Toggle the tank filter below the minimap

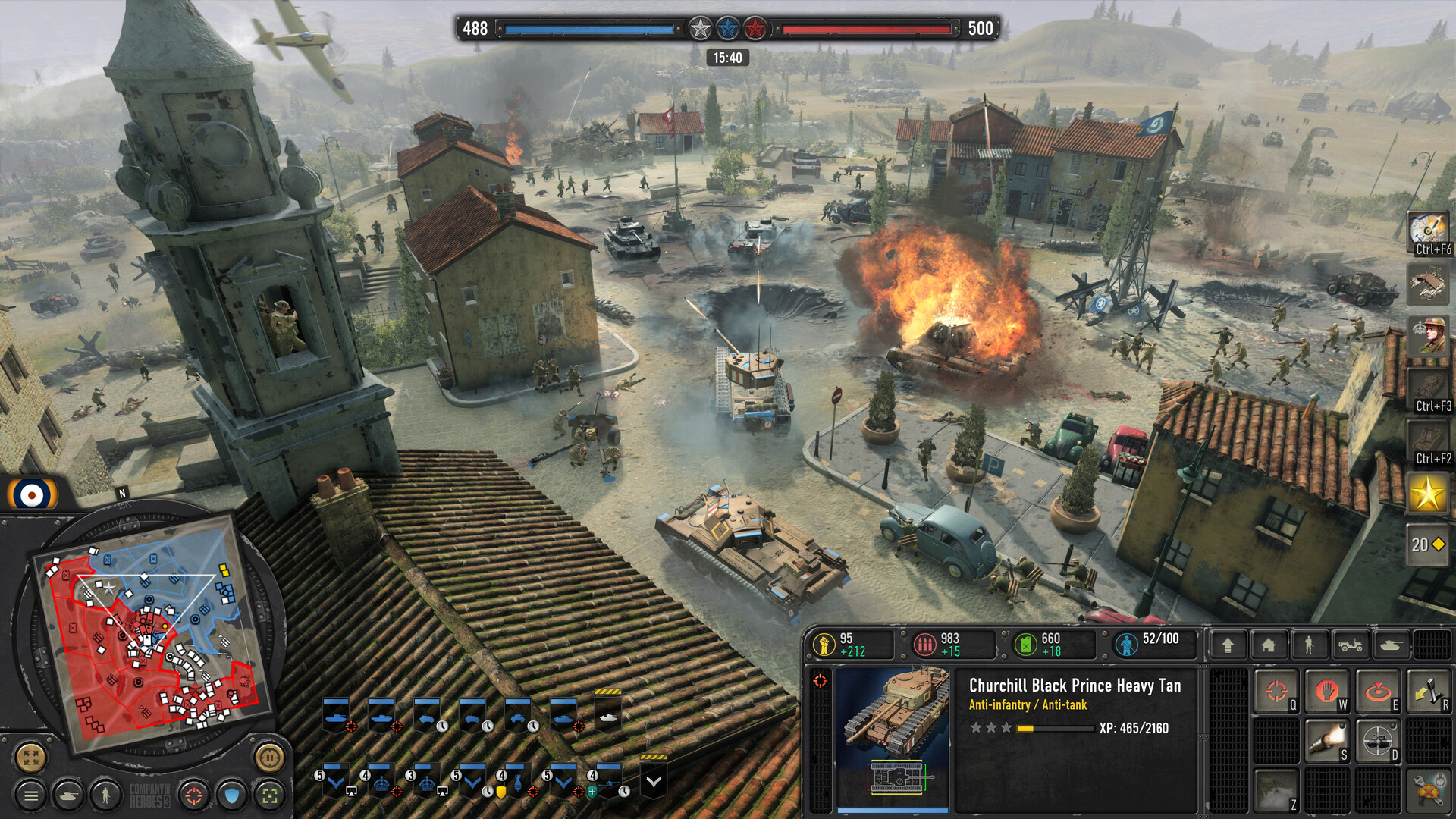(69, 795)
